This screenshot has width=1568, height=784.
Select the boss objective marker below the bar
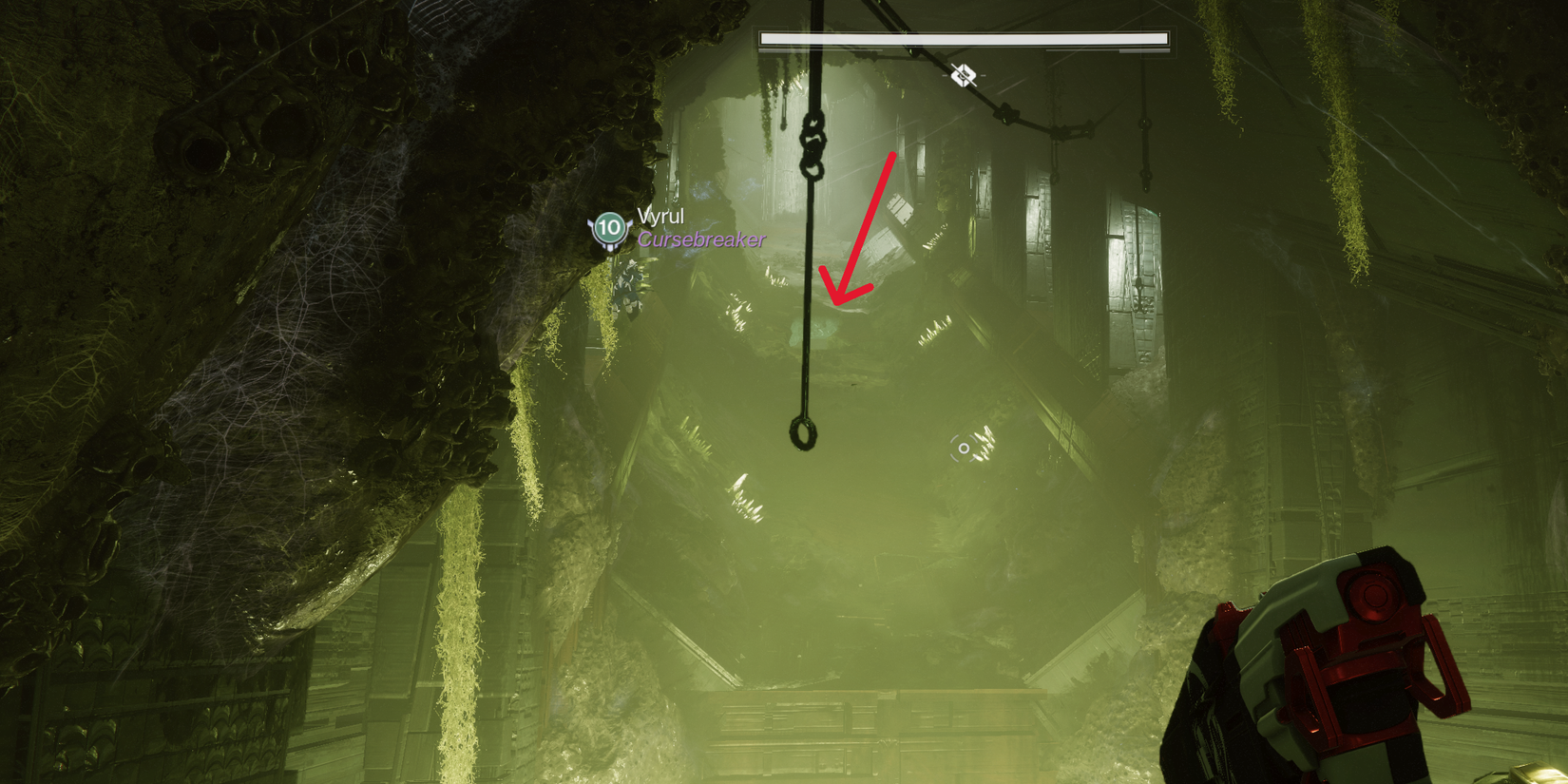coord(963,73)
